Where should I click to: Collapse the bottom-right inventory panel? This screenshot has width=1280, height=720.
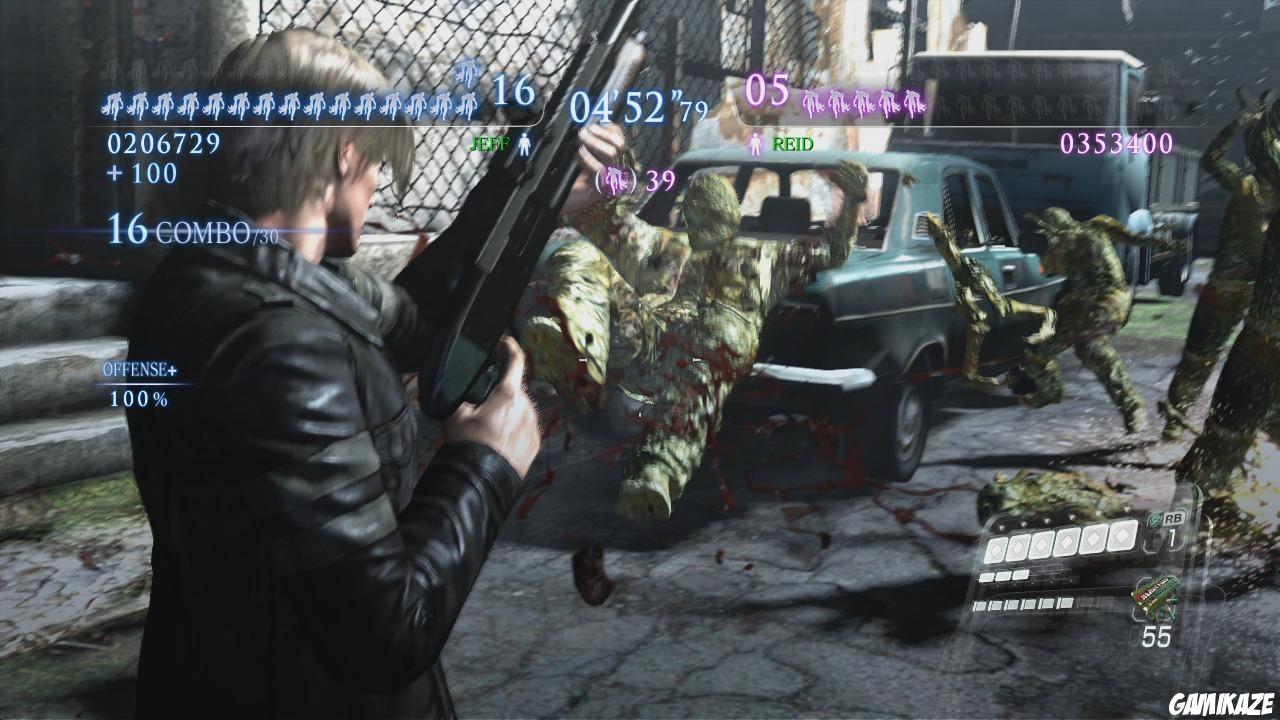tap(1080, 575)
